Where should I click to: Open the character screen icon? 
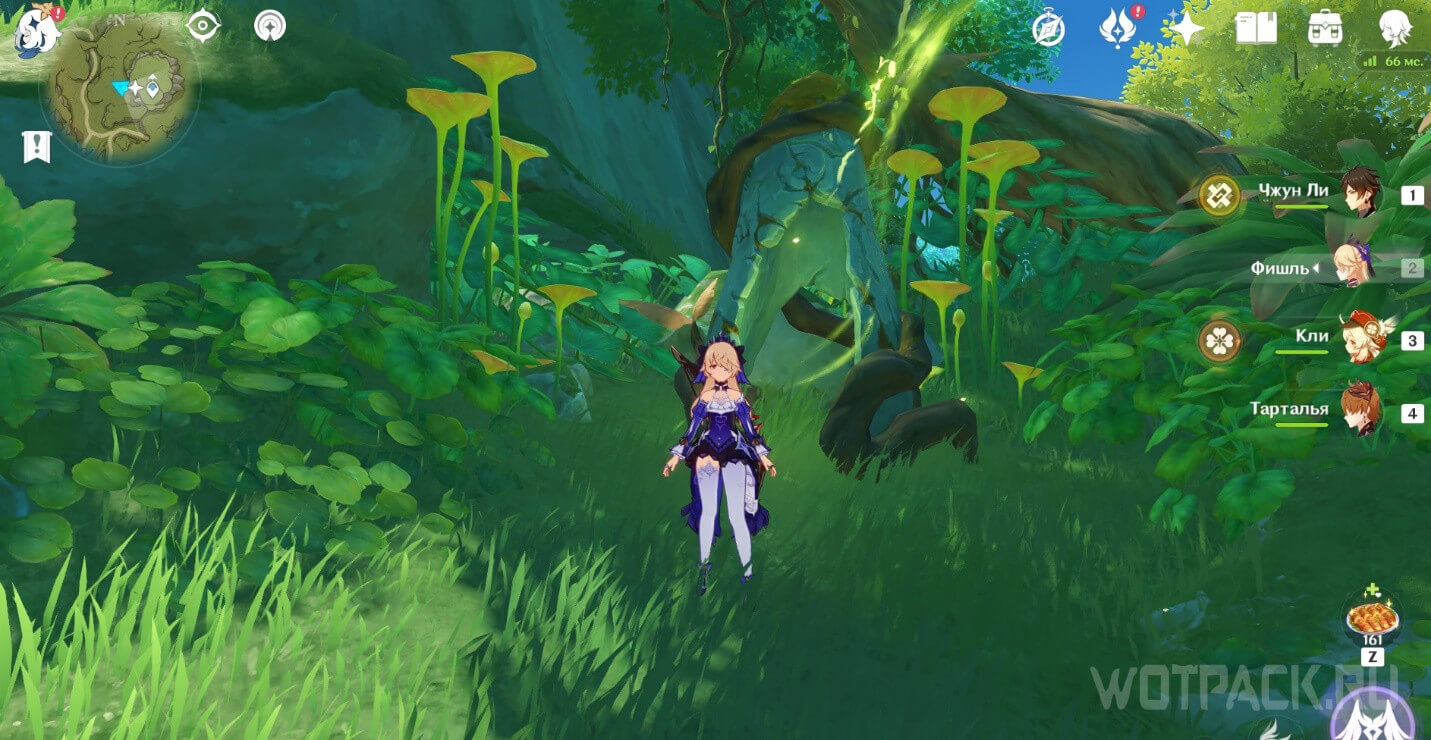(1394, 28)
